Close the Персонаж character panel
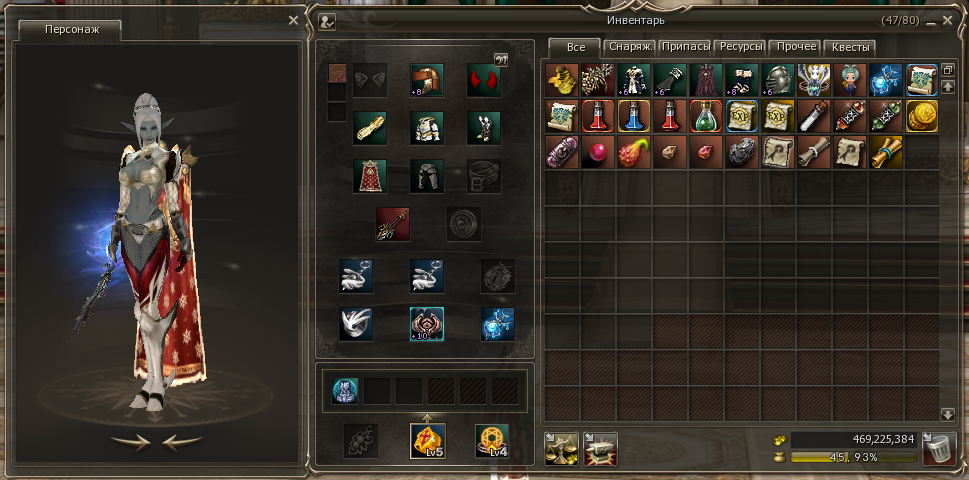The image size is (969, 480). pyautogui.click(x=293, y=20)
